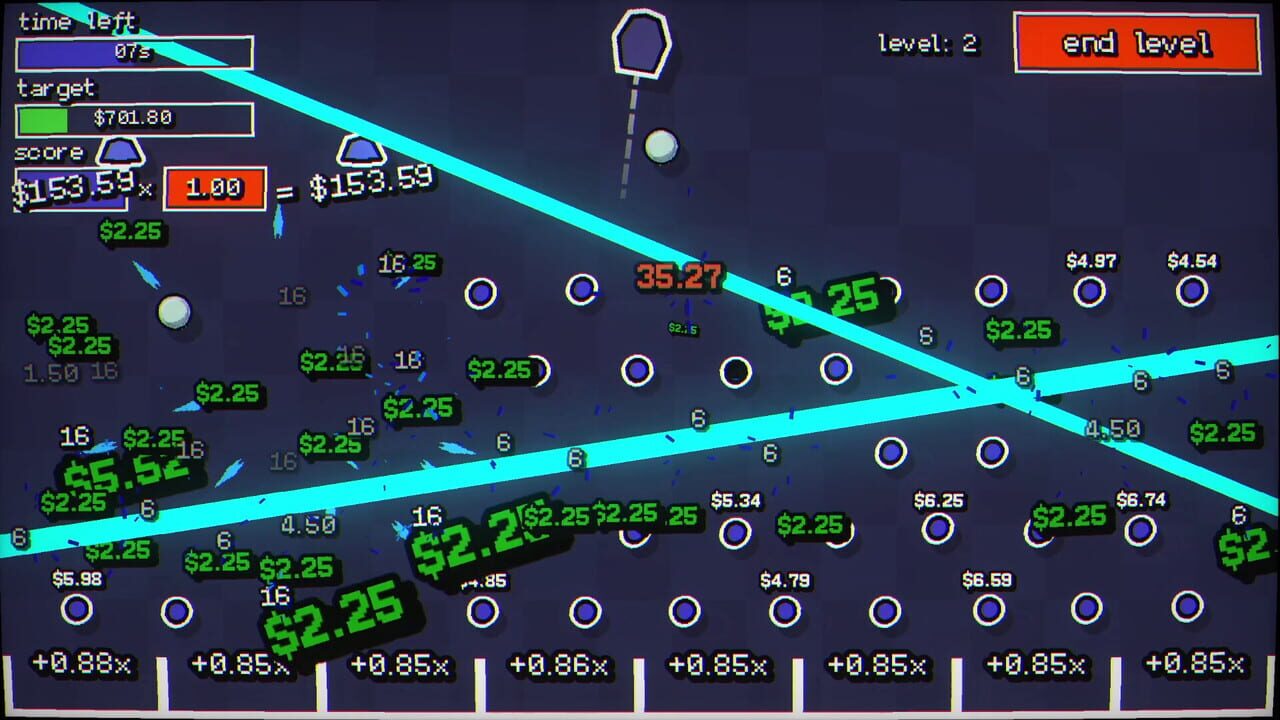Image resolution: width=1280 pixels, height=720 pixels.
Task: Click the red multiplier box showing 1.00
Action: [212, 187]
